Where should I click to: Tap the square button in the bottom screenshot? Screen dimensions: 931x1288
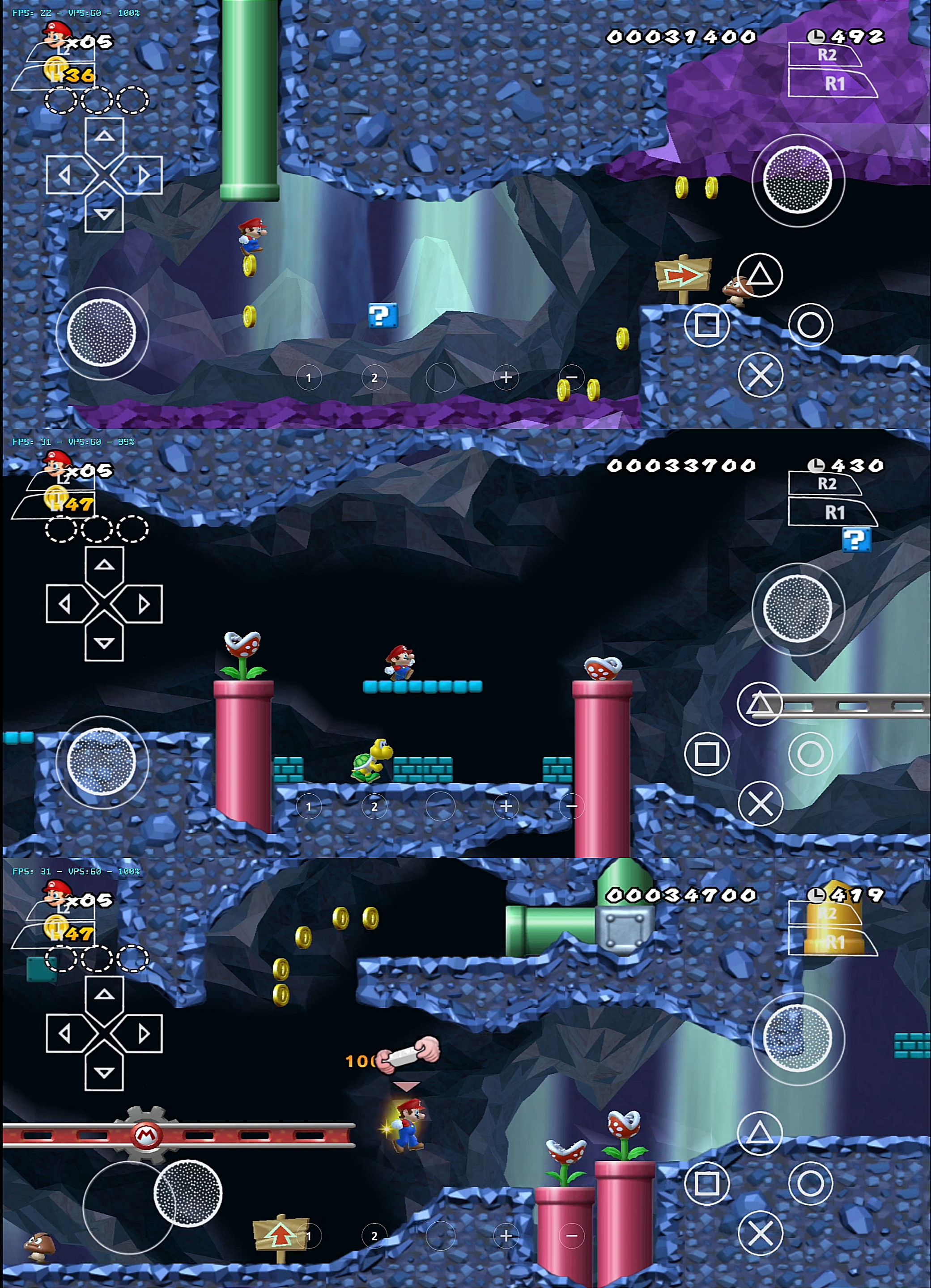tap(706, 1183)
